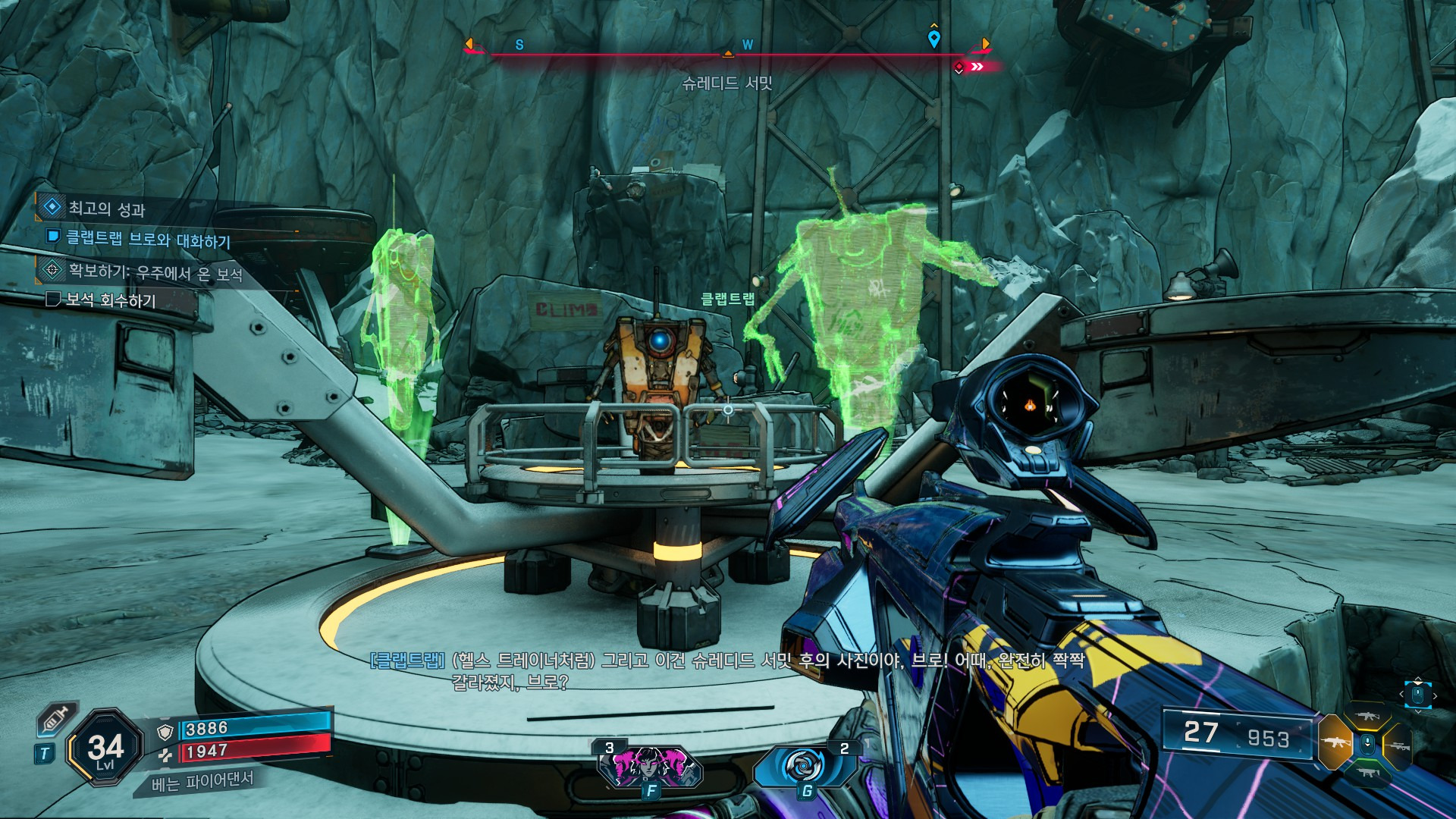Viewport: 1456px width, 819px height.
Task: Click the mouse indicator with directional arrows
Action: (x=1417, y=694)
